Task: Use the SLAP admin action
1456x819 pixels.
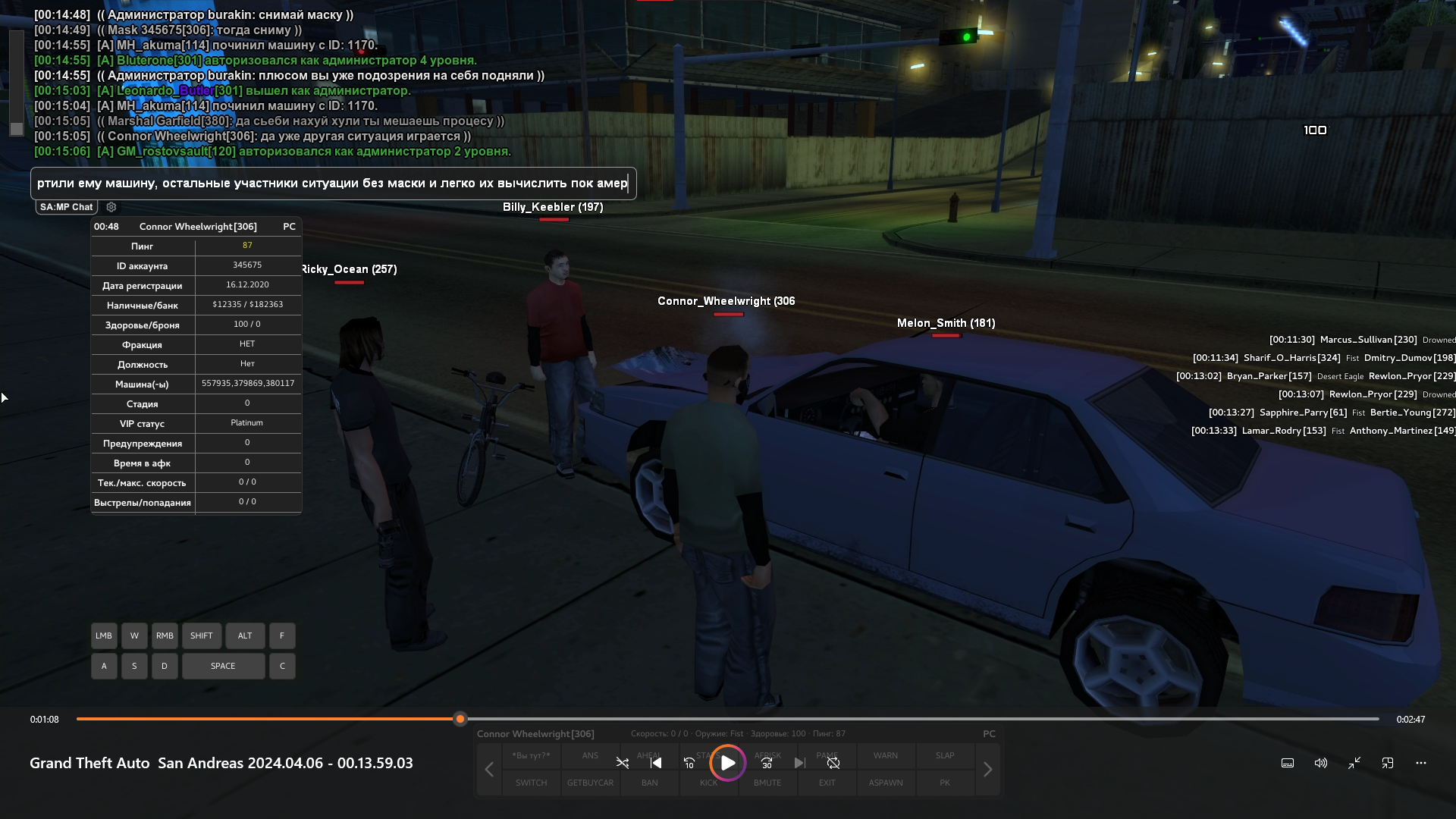Action: click(945, 755)
